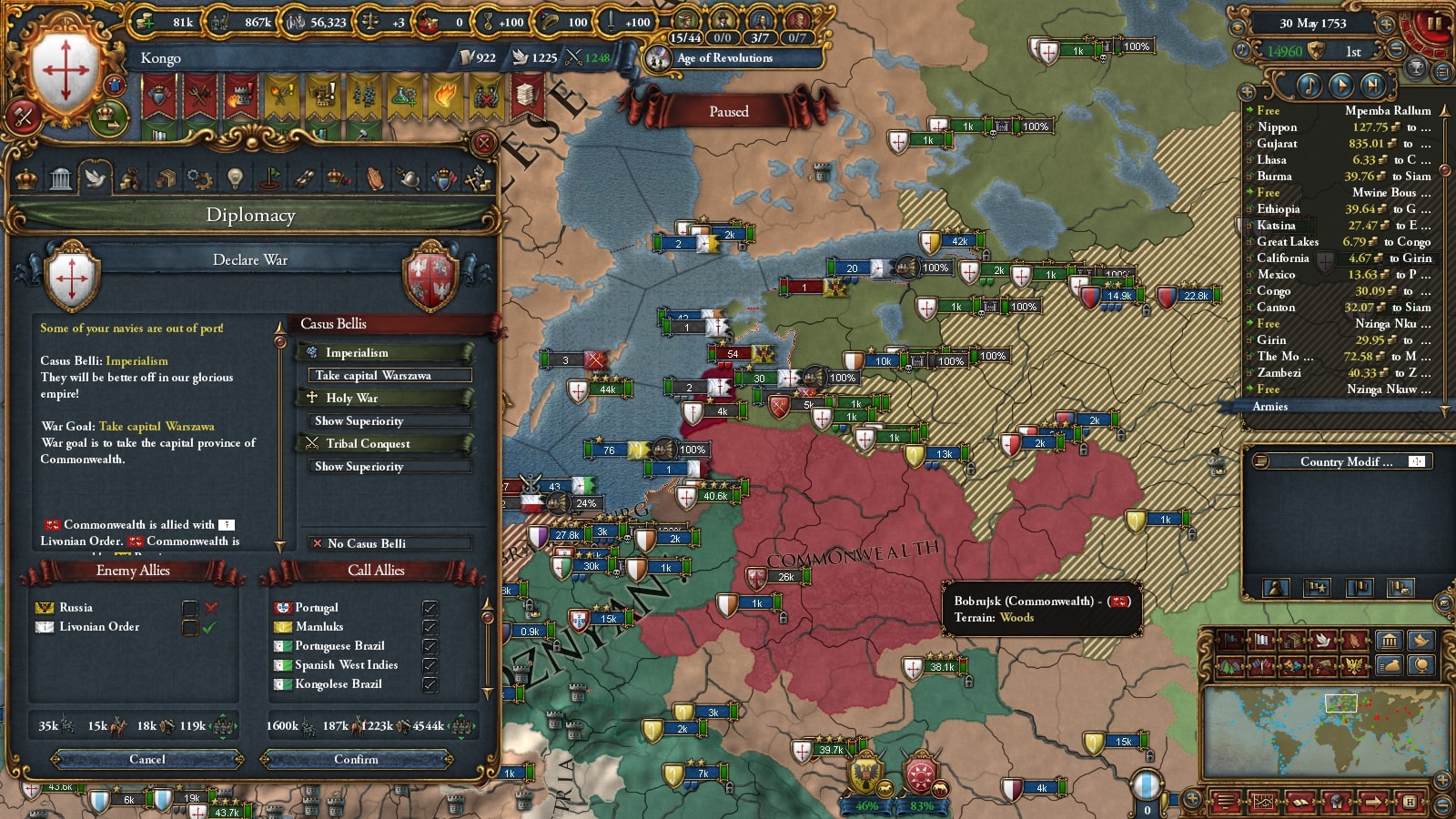Choose the Holy War casus belli
The image size is (1456, 819).
pos(384,398)
